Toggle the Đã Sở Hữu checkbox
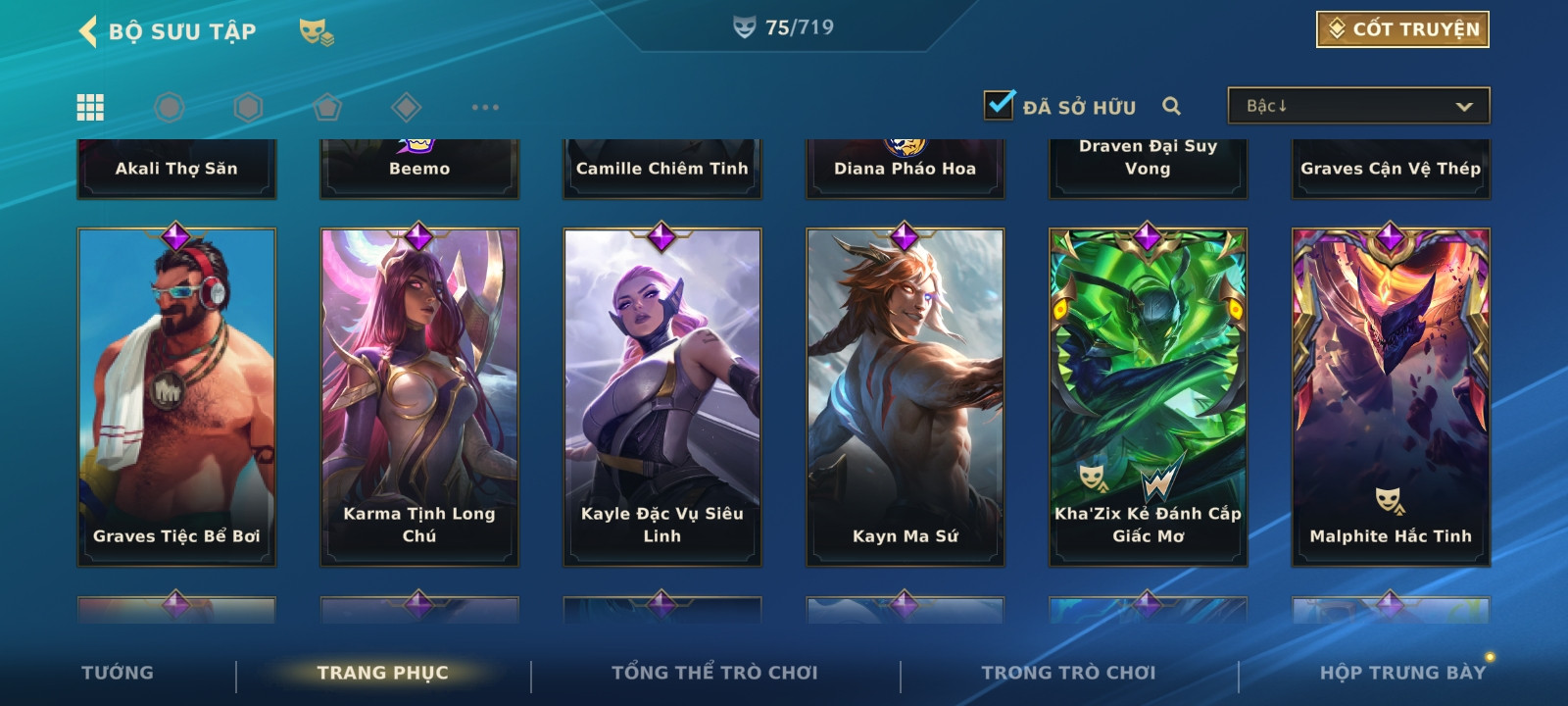1568x706 pixels. [1000, 105]
